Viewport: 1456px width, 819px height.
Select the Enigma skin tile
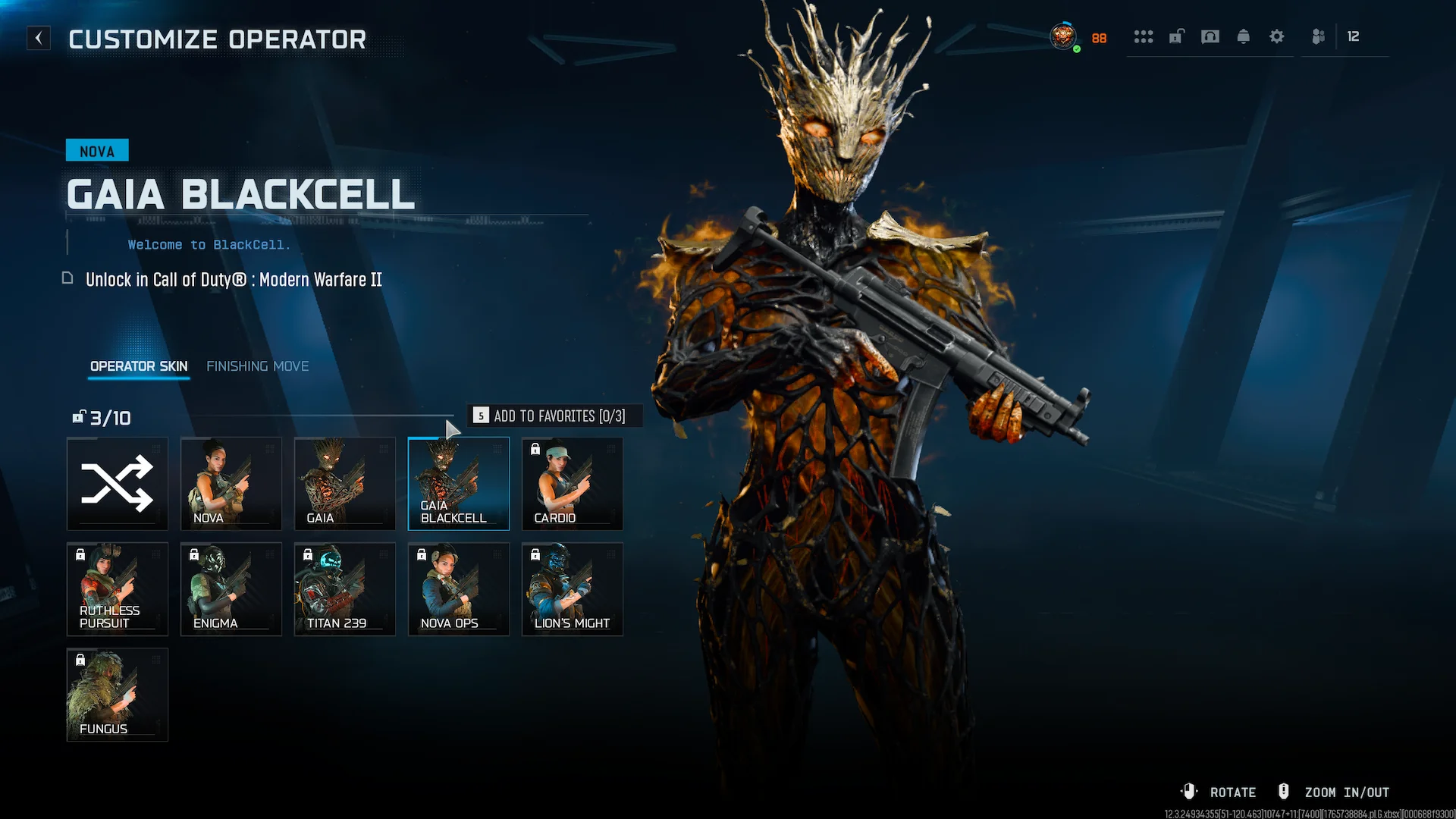click(231, 589)
